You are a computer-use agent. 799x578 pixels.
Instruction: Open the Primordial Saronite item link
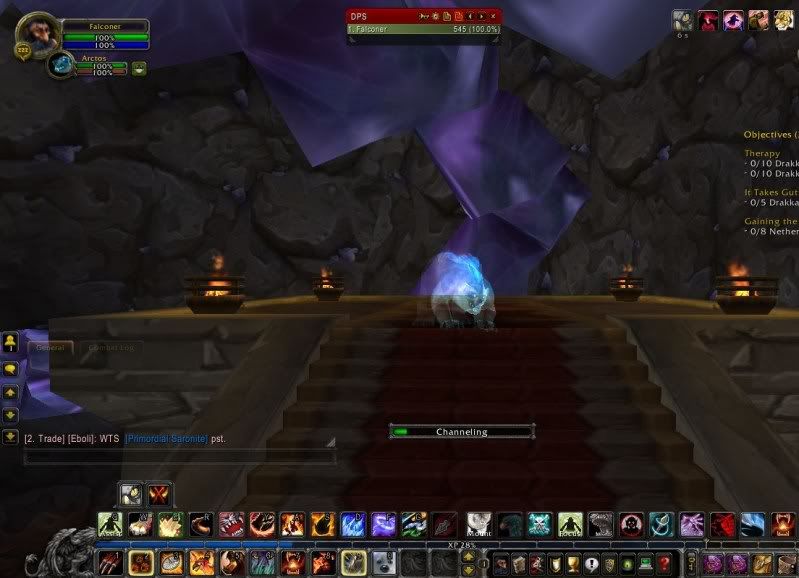tap(166, 439)
